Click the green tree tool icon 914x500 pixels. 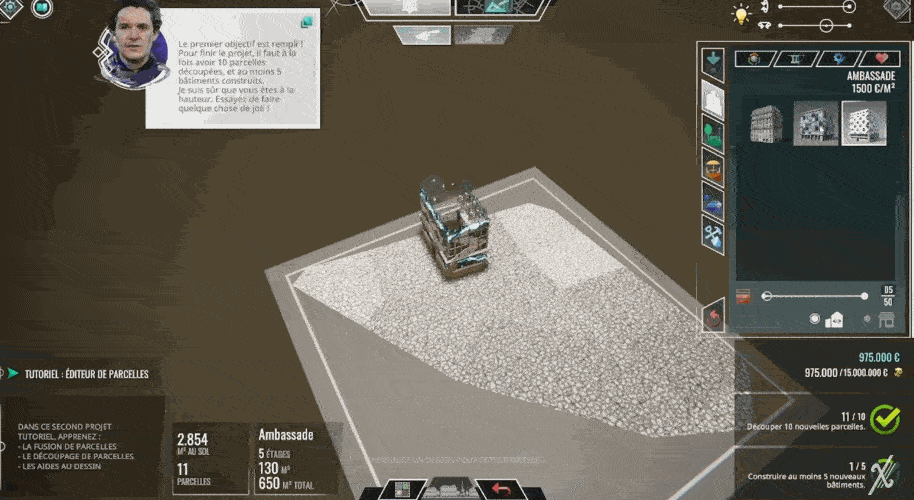(713, 131)
